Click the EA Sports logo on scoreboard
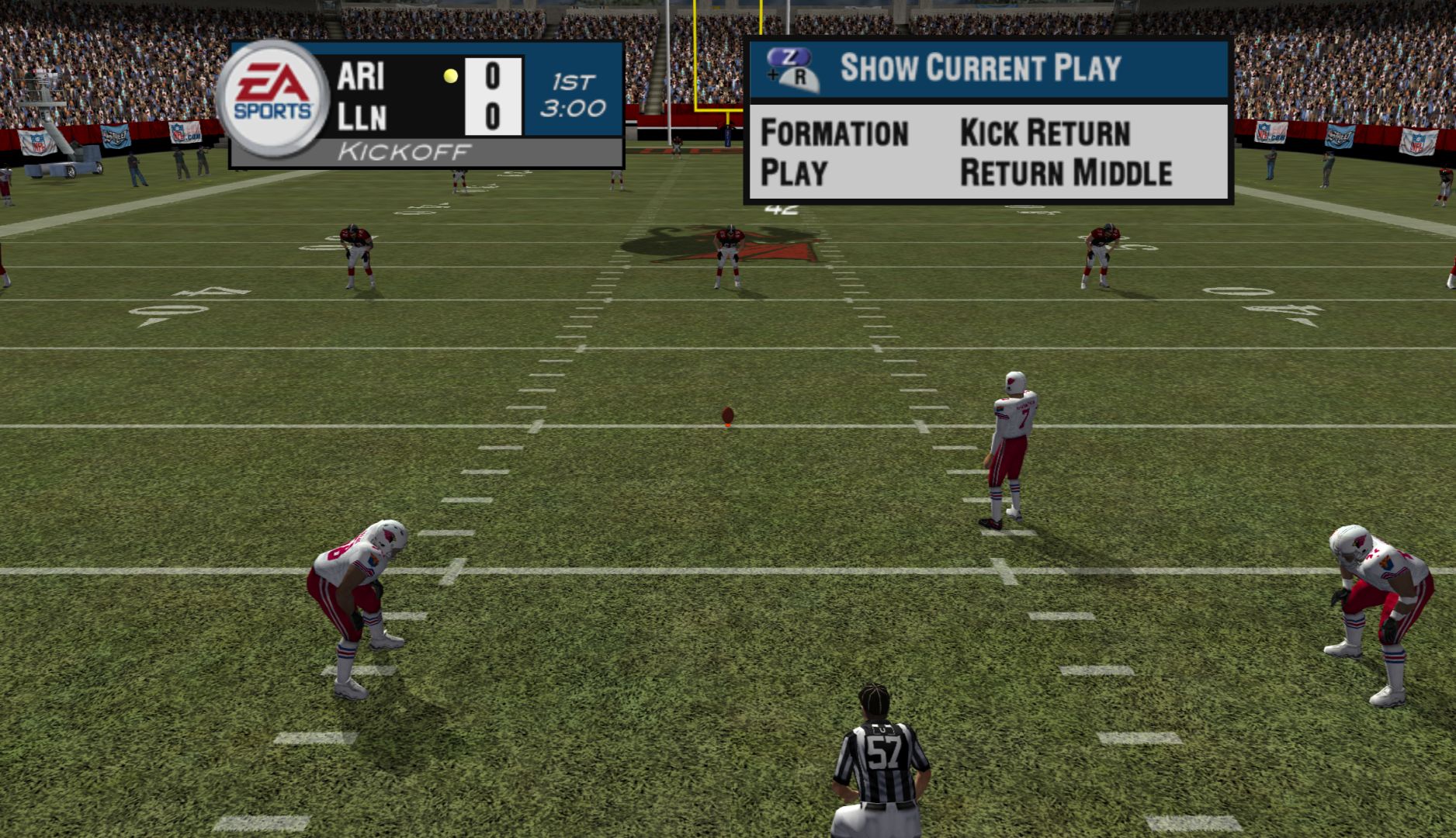 (x=272, y=99)
